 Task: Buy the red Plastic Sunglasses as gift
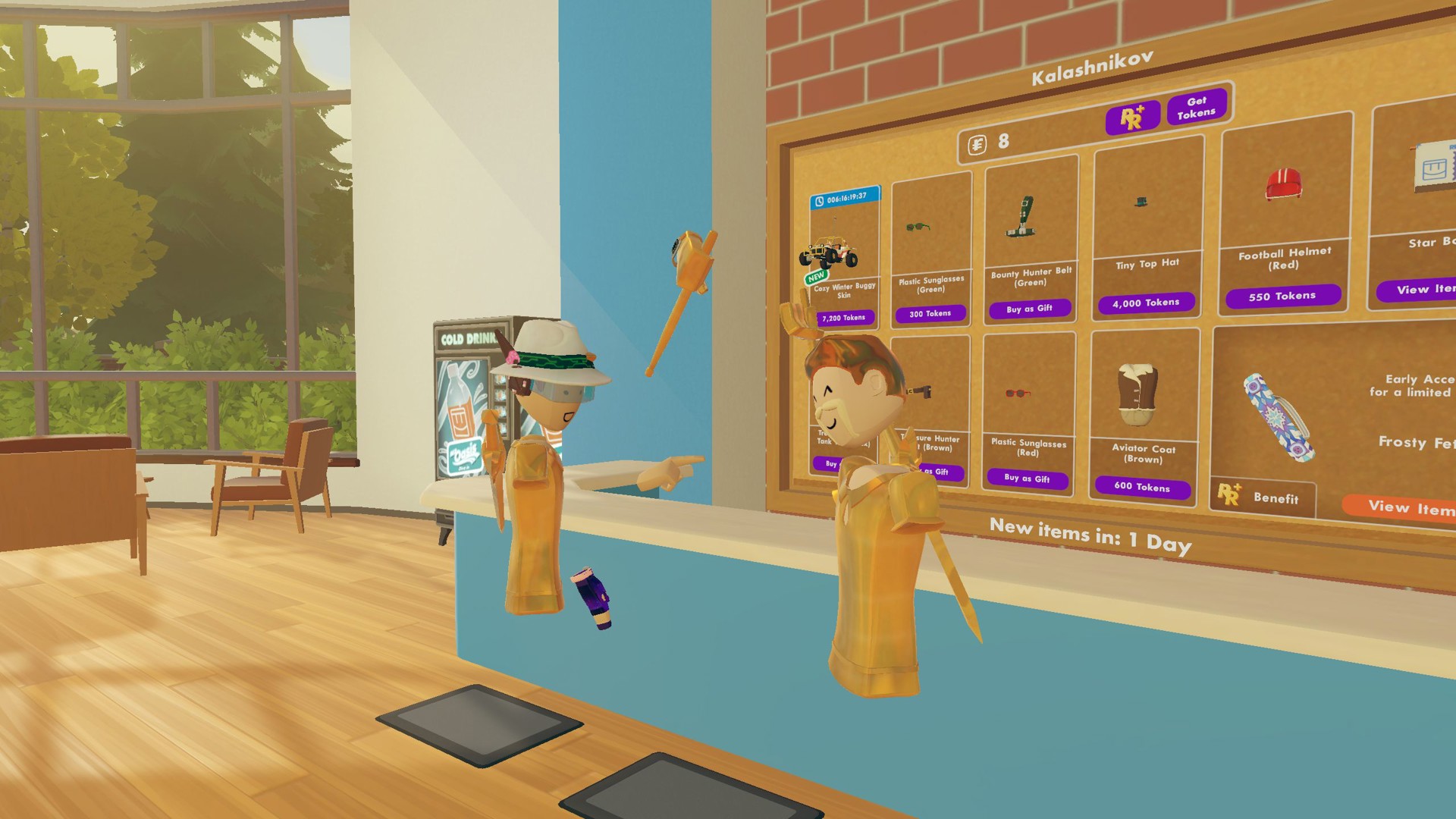coord(1028,479)
